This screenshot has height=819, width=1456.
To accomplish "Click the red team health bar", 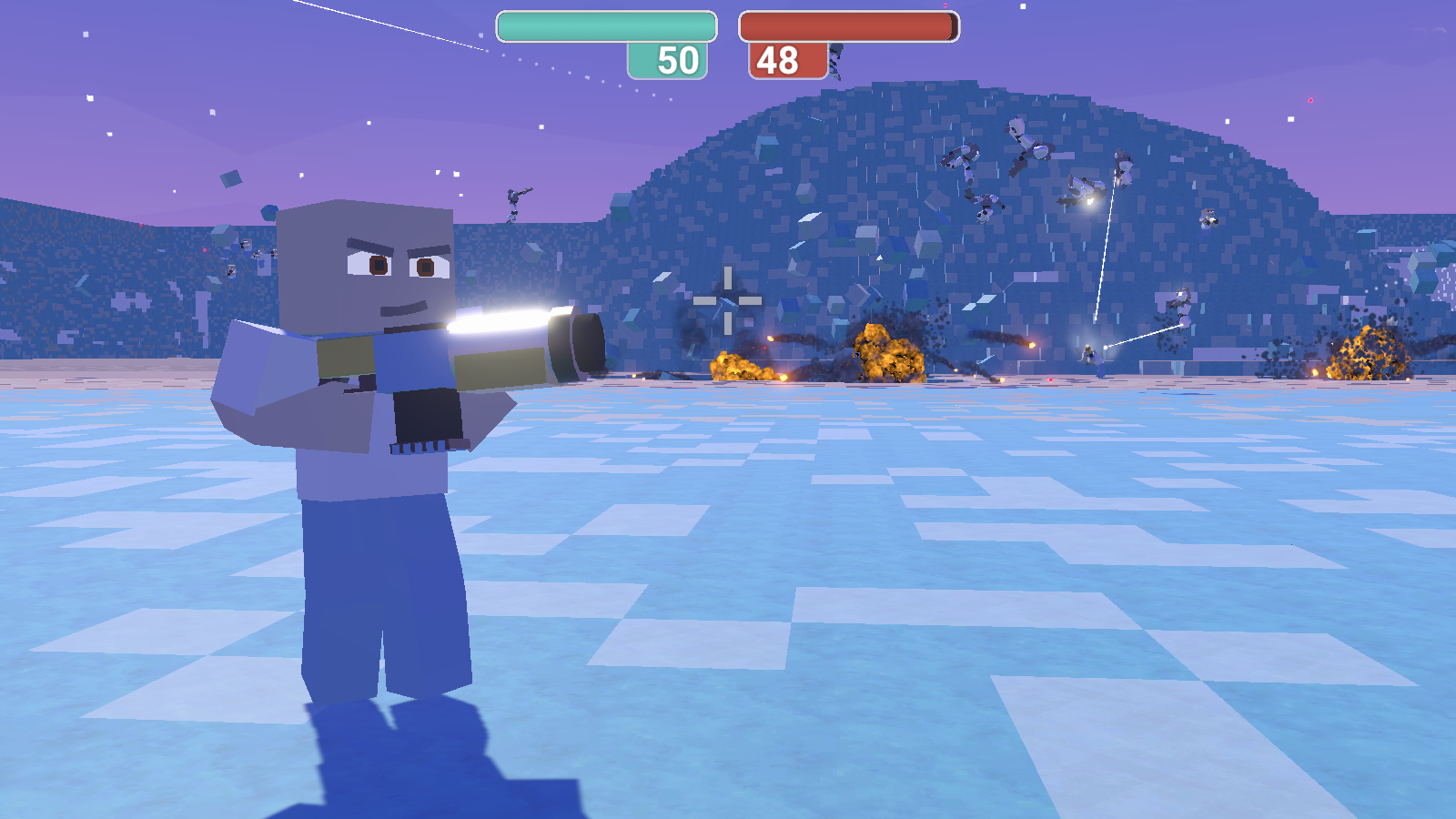I will (846, 26).
